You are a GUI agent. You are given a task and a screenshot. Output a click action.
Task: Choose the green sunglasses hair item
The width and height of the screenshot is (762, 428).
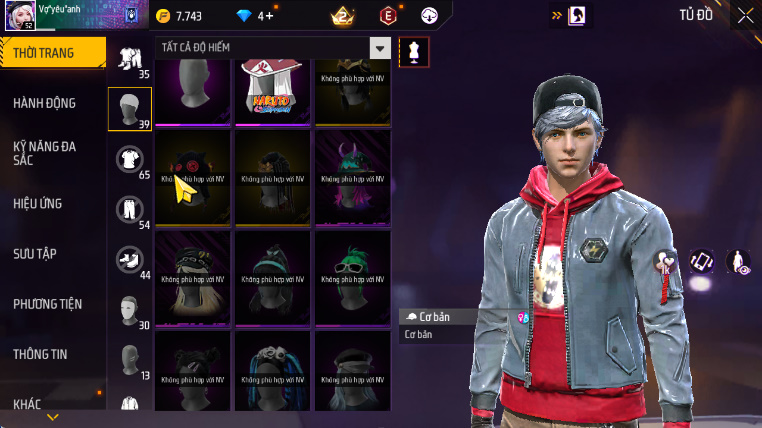354,273
